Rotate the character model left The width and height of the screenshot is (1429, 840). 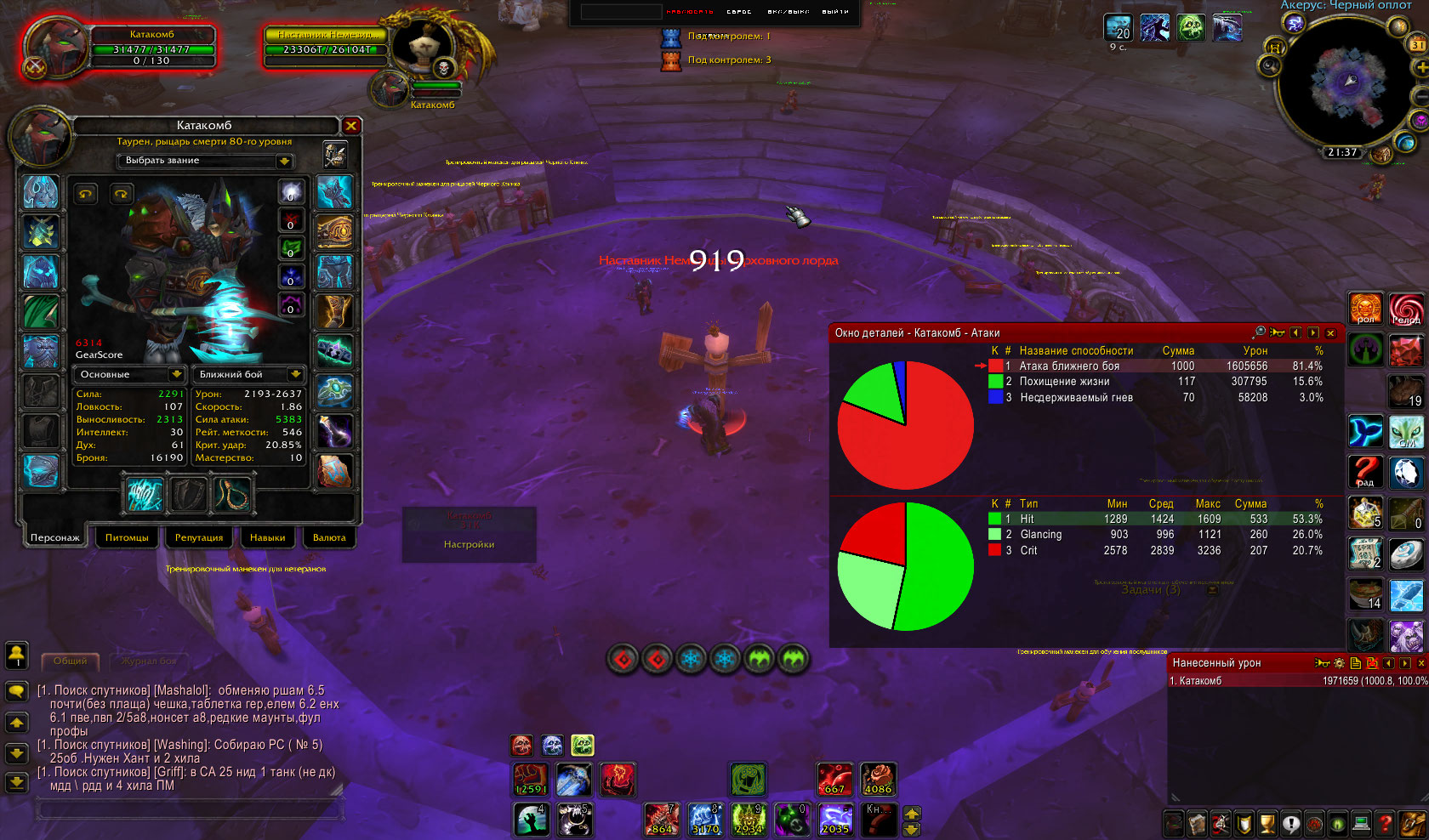click(x=86, y=194)
